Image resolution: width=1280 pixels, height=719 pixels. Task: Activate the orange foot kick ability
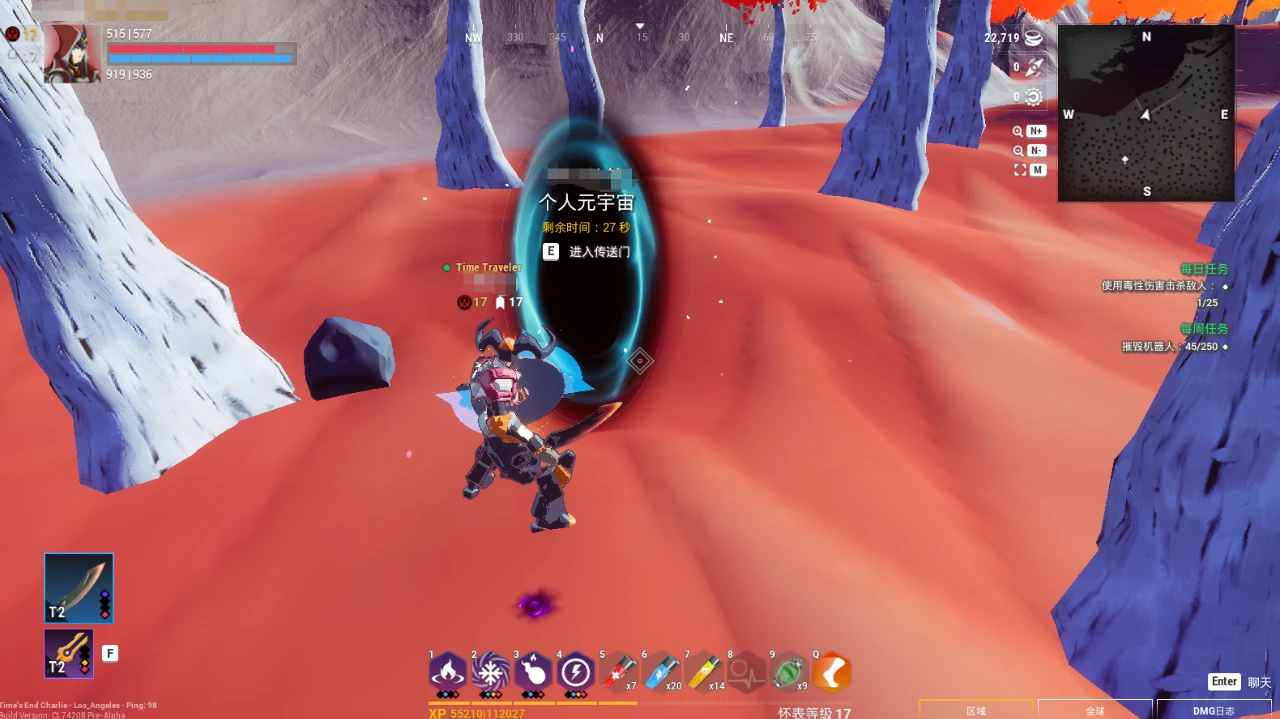click(832, 672)
